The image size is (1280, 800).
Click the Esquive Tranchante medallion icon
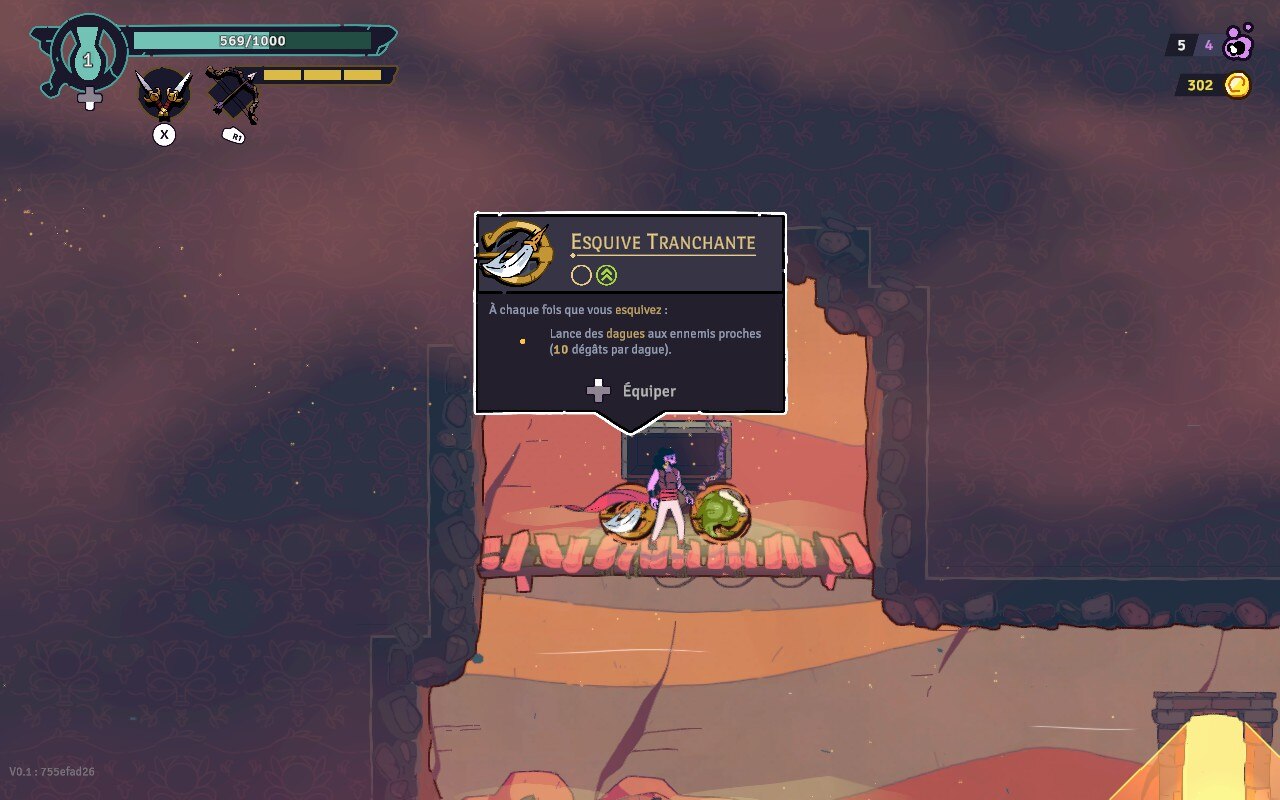[516, 253]
